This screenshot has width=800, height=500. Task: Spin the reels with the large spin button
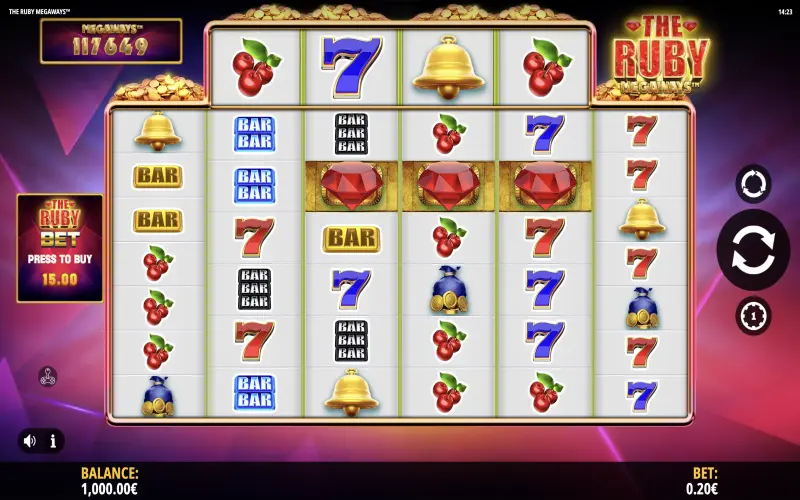(x=752, y=250)
